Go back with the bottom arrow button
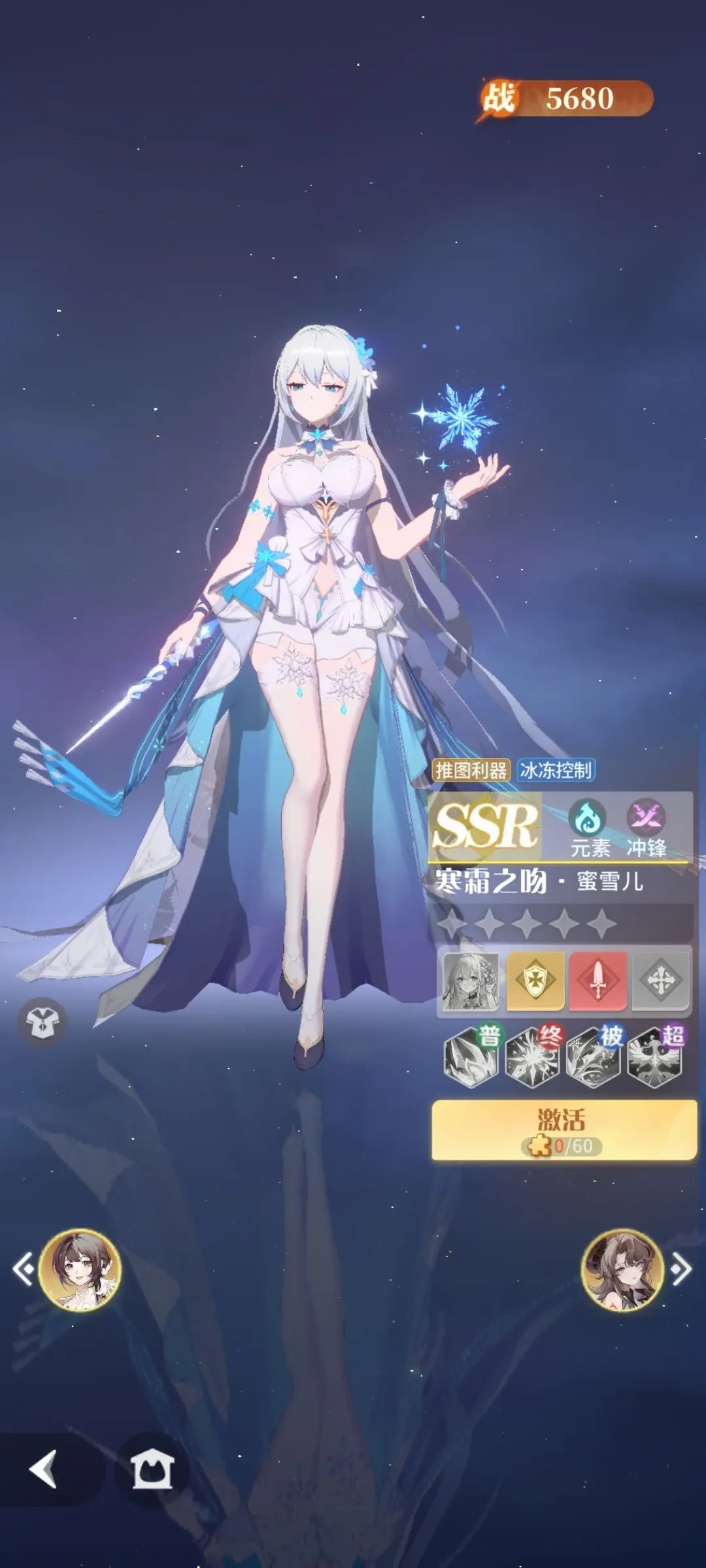Viewport: 706px width, 1568px height. coord(43,1469)
